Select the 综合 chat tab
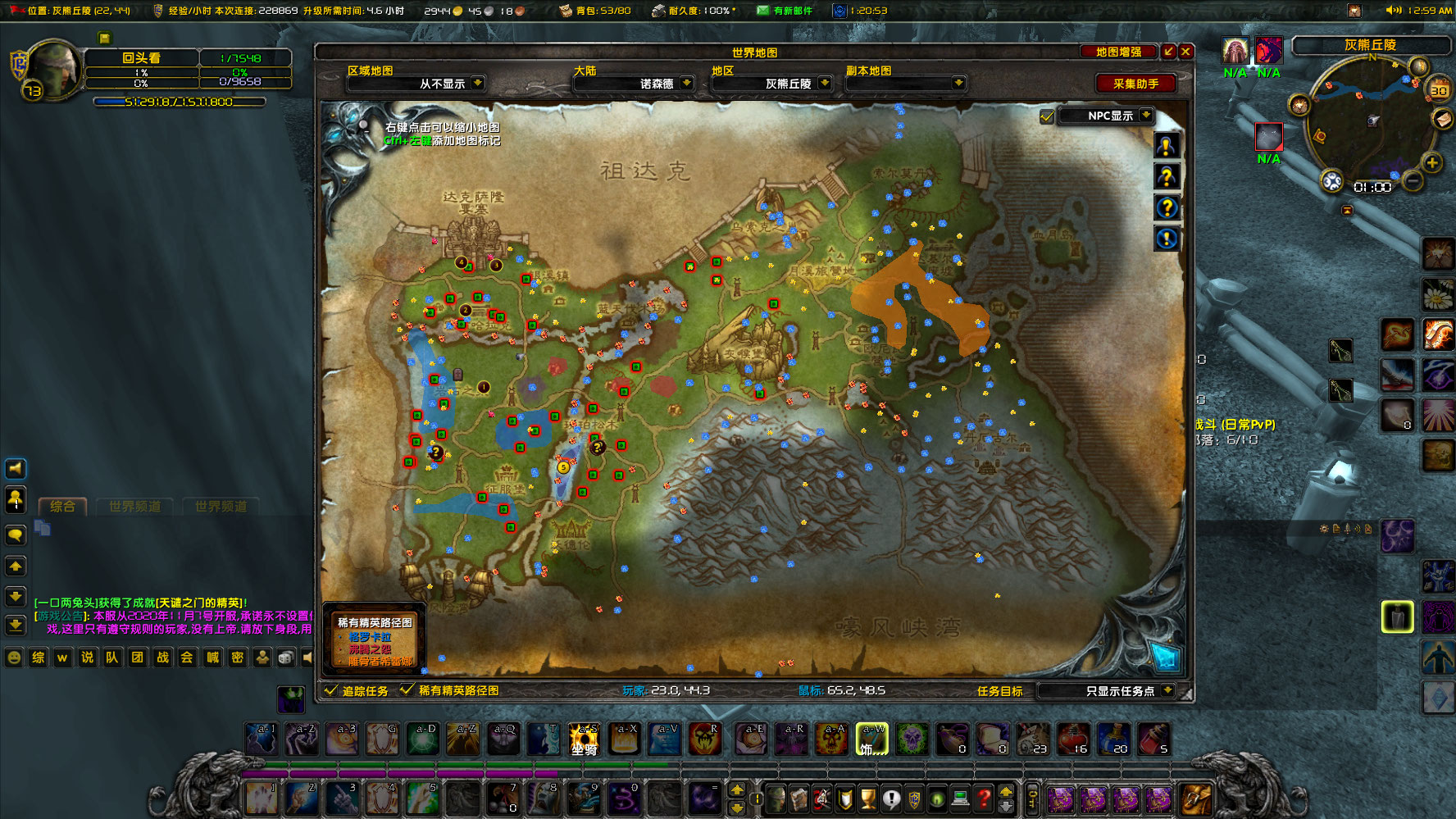Viewport: 1456px width, 819px height. (61, 506)
